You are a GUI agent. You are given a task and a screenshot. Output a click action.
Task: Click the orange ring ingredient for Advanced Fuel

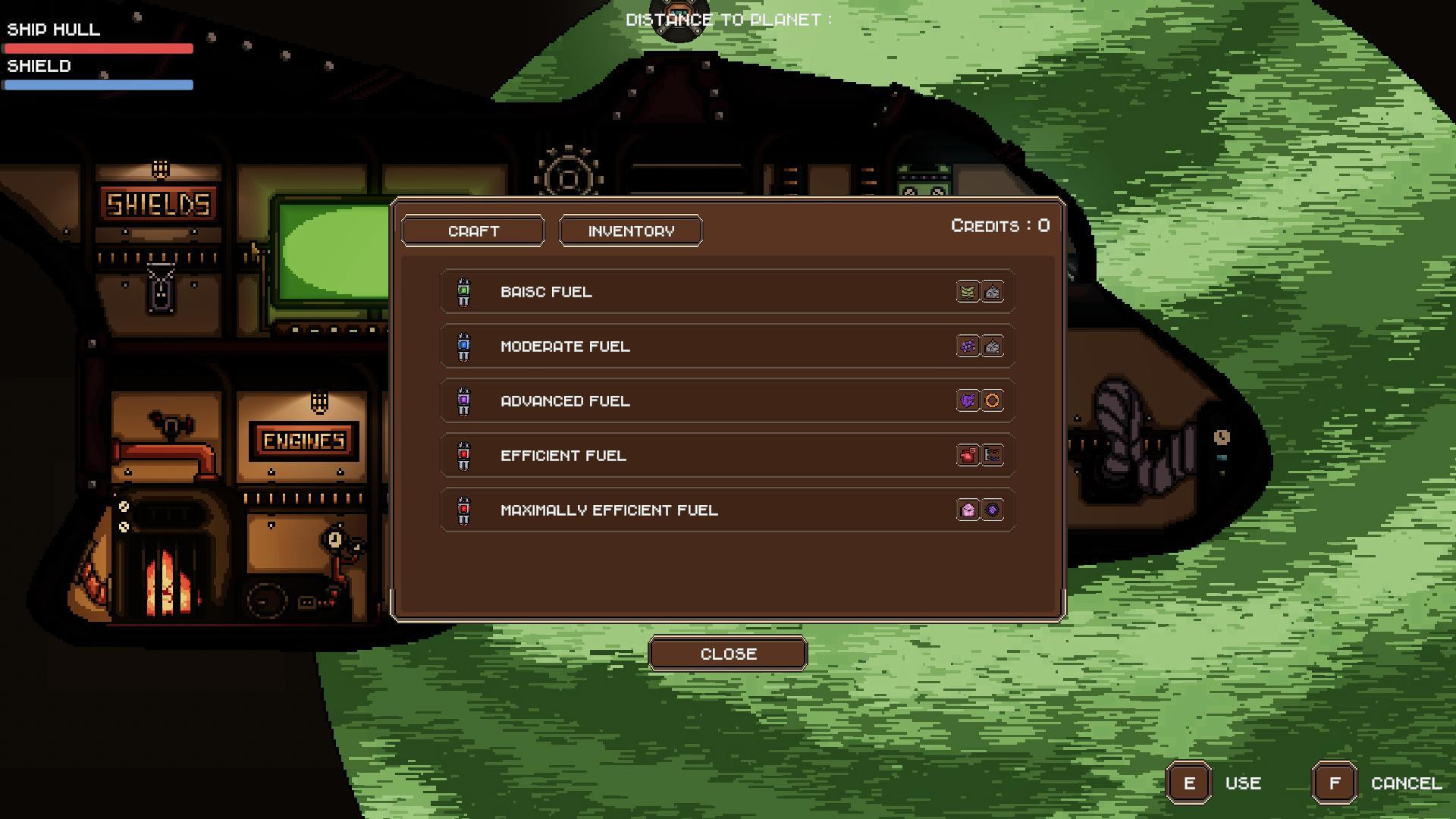[x=992, y=401]
